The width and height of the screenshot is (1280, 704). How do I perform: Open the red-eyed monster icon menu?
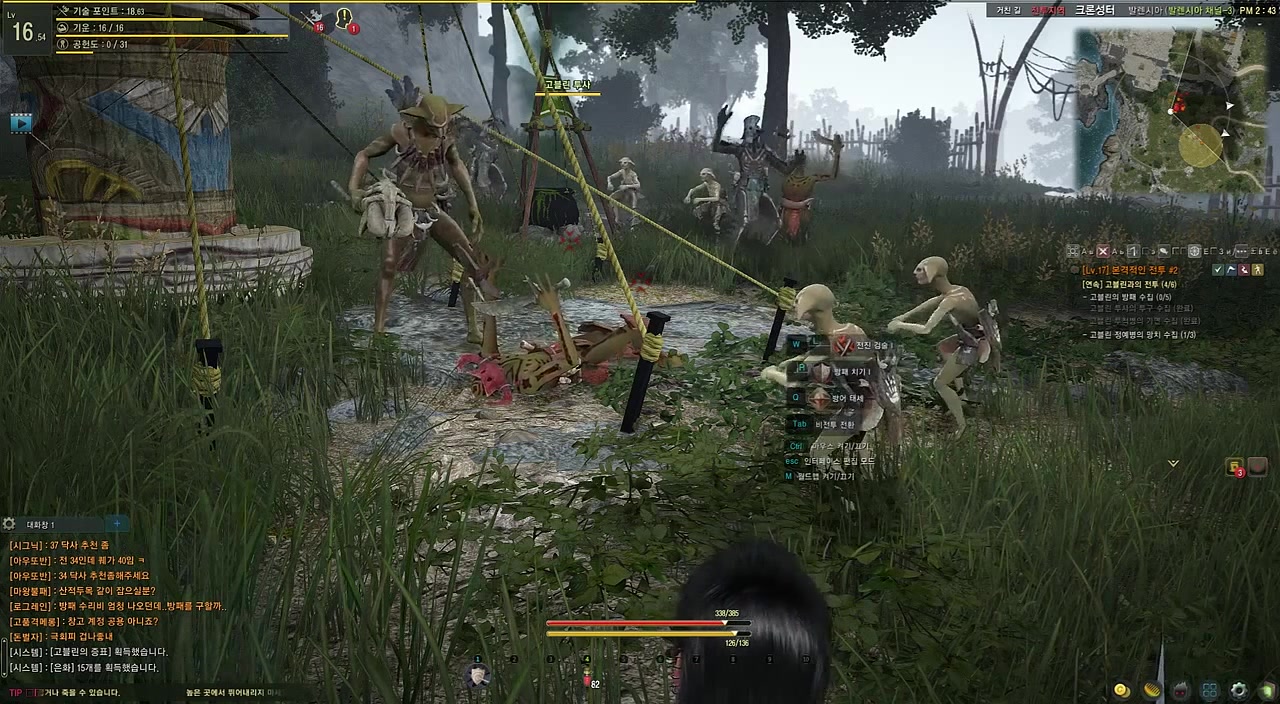(1181, 690)
